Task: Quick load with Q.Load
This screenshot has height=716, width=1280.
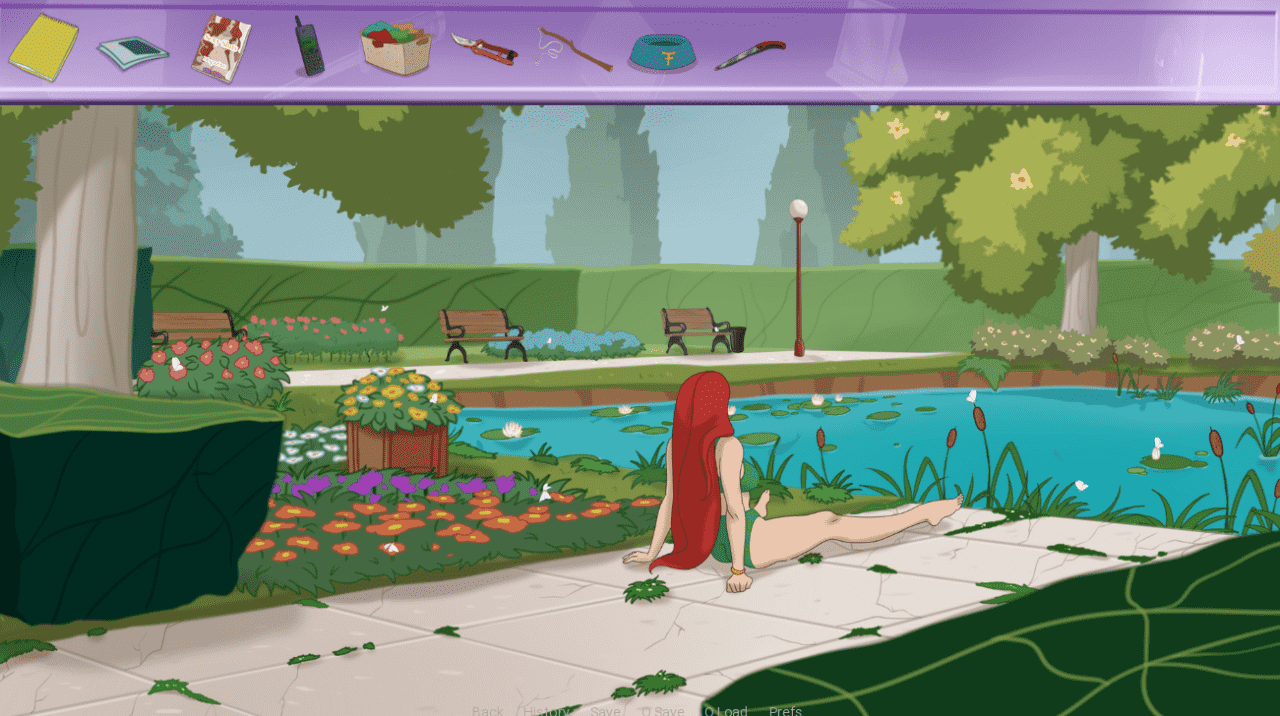Action: (x=726, y=711)
